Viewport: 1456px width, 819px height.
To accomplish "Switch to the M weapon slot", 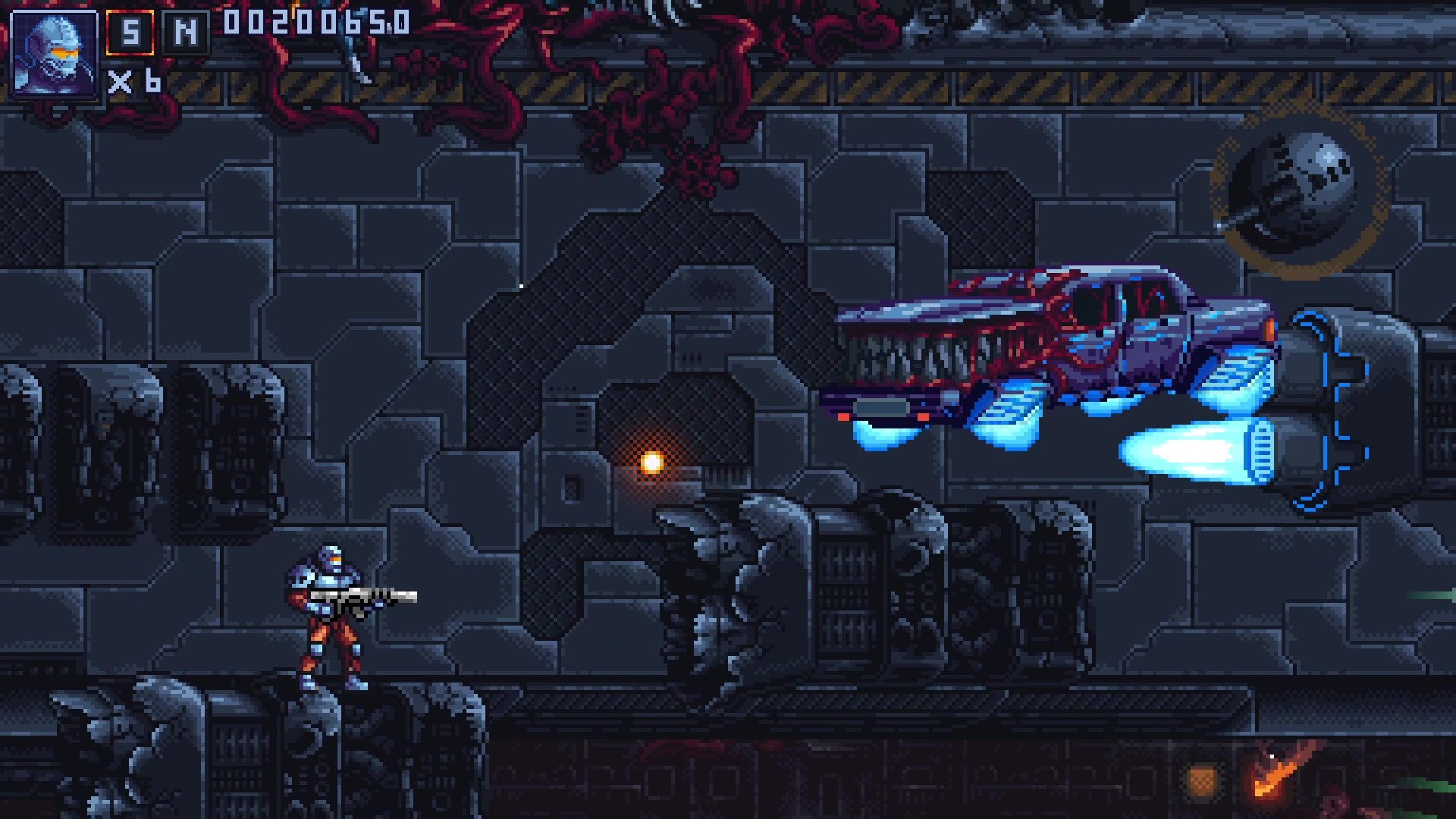I will point(186,33).
